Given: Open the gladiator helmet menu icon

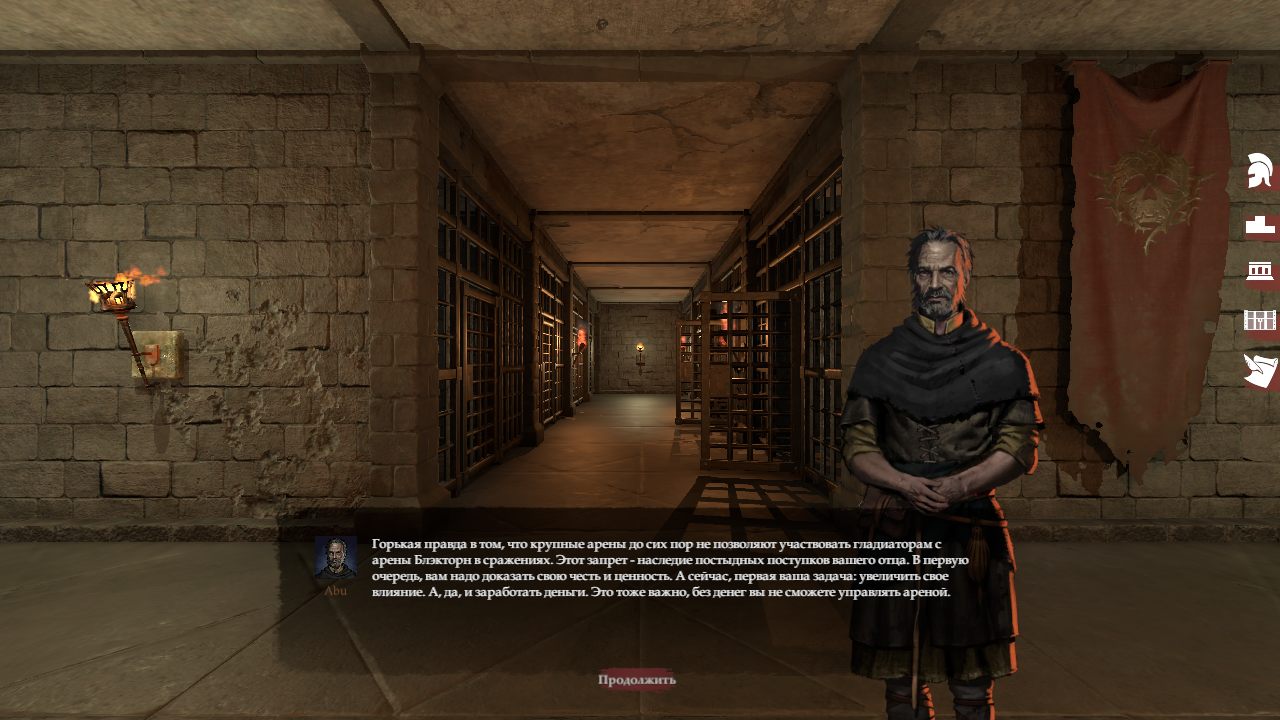Looking at the screenshot, I should click(x=1260, y=171).
